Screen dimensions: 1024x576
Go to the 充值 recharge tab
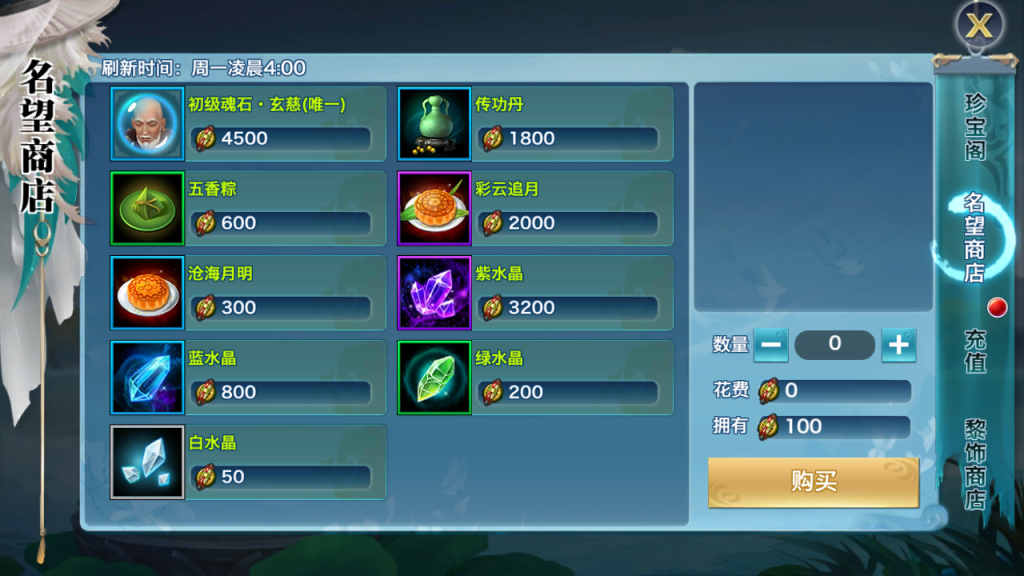click(975, 351)
